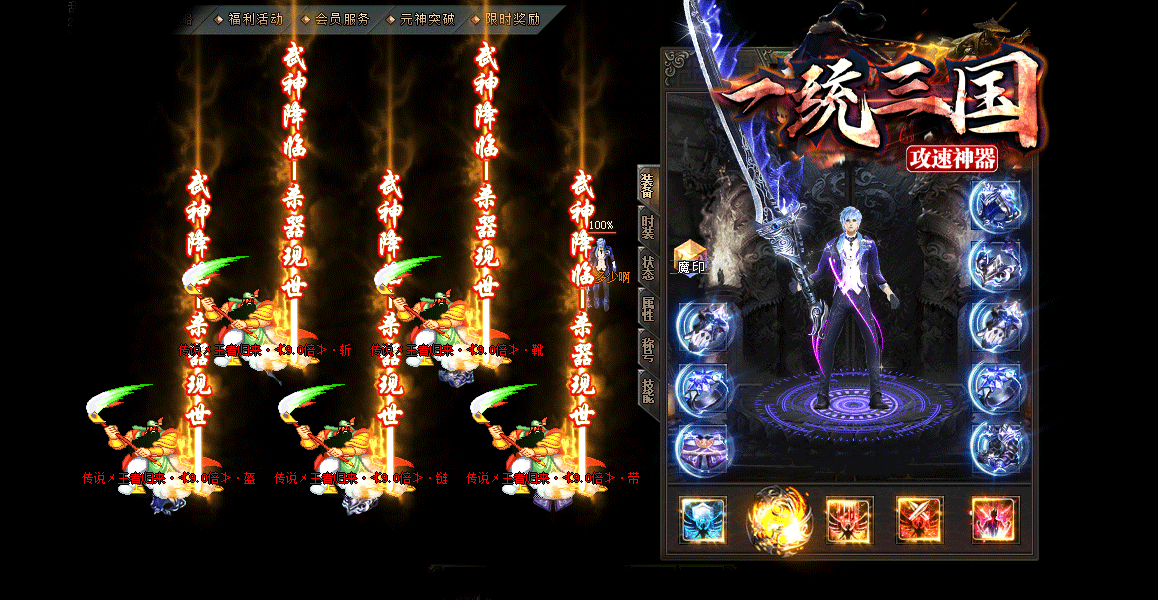1158x600 pixels.
Task: Click the 魔印 gold cube icon
Action: 690,256
